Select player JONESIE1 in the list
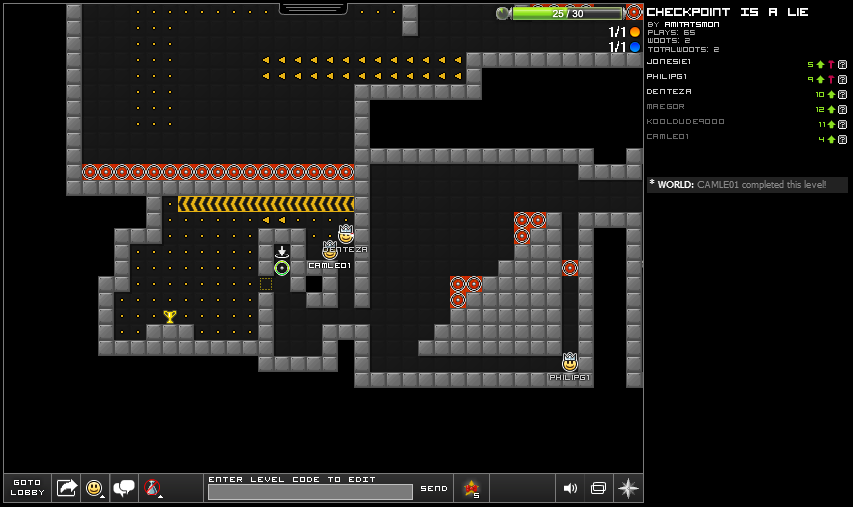The width and height of the screenshot is (853, 507). pos(669,62)
